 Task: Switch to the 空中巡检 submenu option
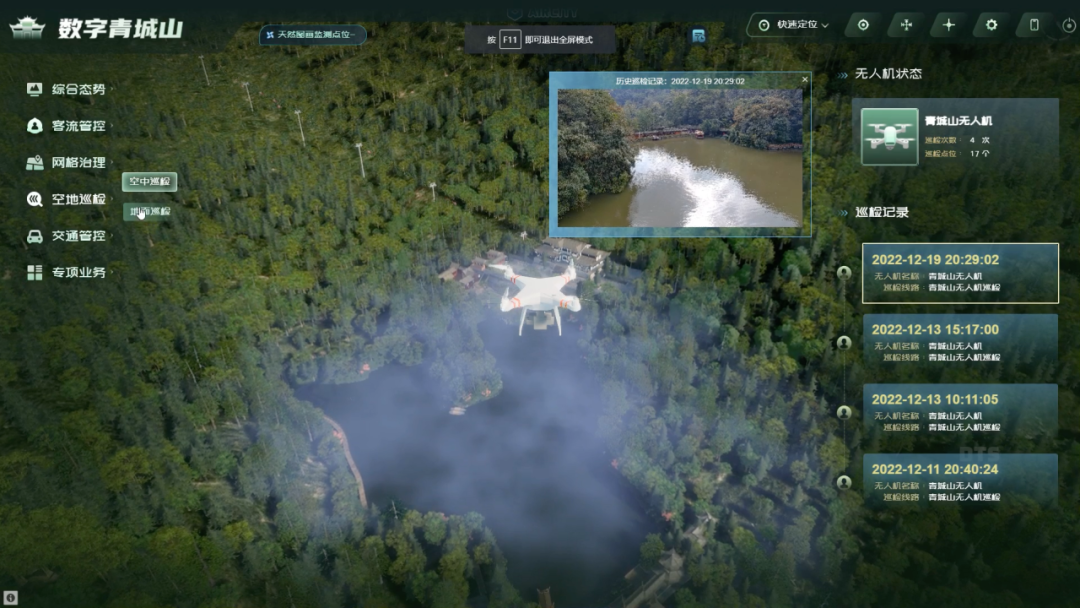(150, 182)
